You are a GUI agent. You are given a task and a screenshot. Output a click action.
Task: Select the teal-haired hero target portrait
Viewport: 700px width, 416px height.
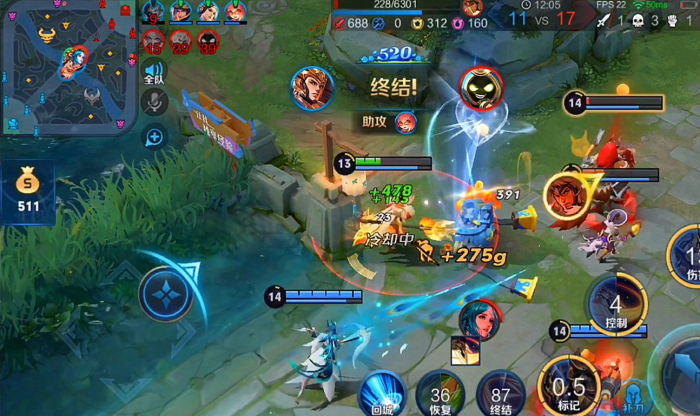478,318
